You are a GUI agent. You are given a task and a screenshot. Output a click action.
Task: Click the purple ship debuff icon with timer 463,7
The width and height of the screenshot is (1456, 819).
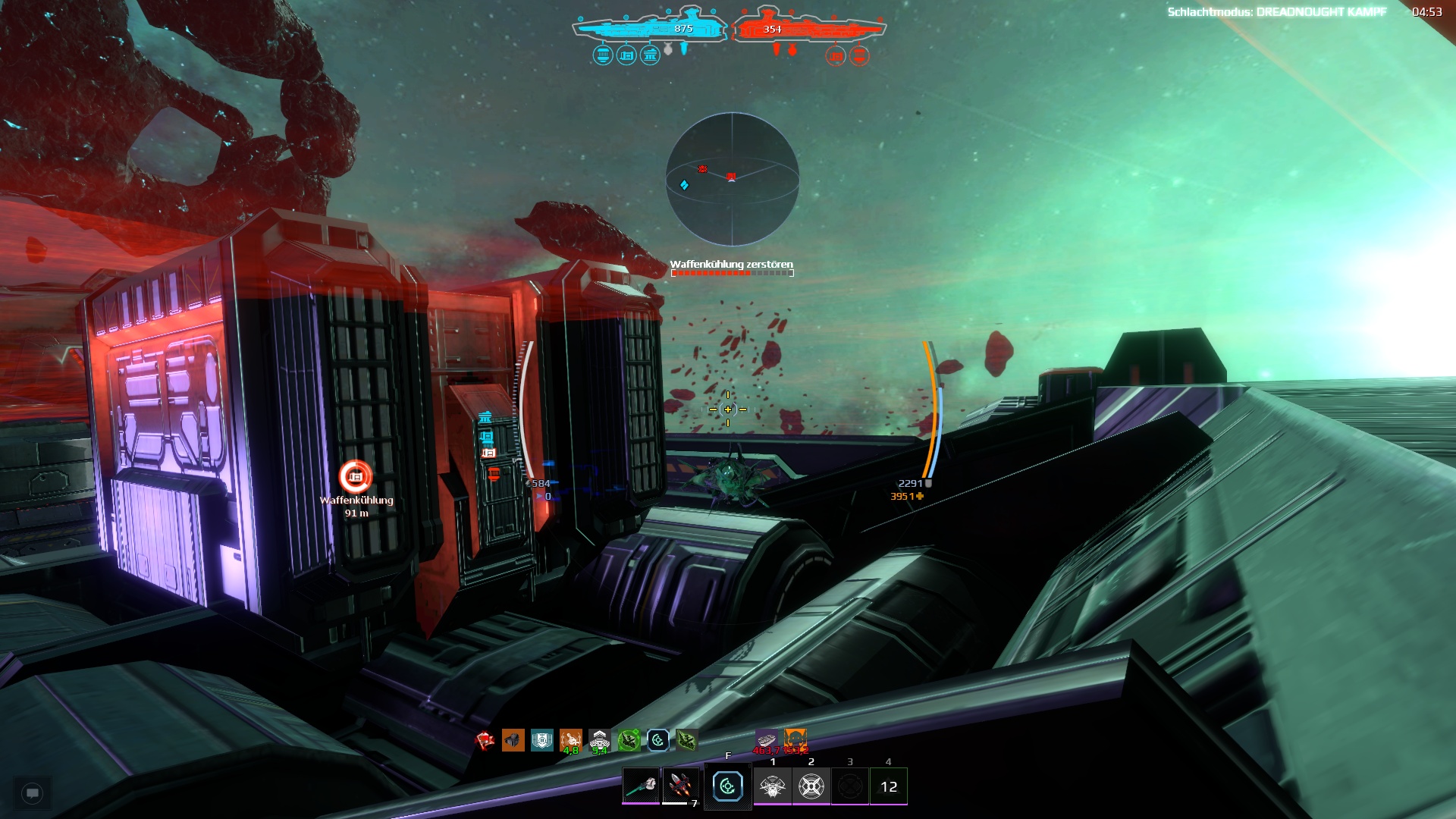[766, 739]
